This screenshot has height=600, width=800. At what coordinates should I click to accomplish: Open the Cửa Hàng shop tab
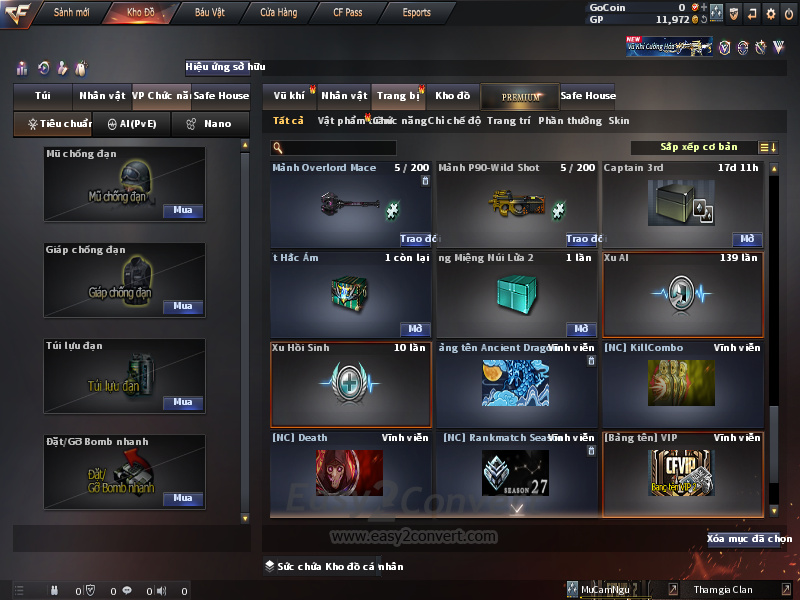pyautogui.click(x=278, y=13)
